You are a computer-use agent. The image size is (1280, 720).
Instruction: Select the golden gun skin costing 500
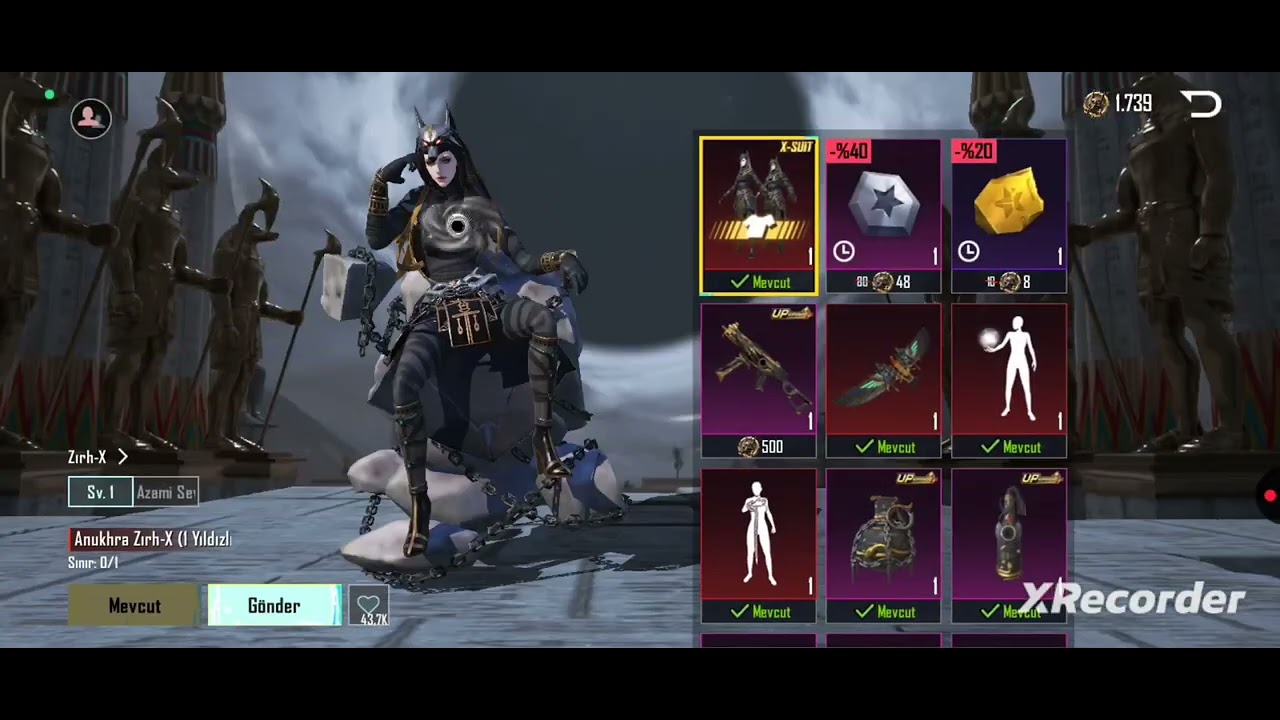(758, 380)
